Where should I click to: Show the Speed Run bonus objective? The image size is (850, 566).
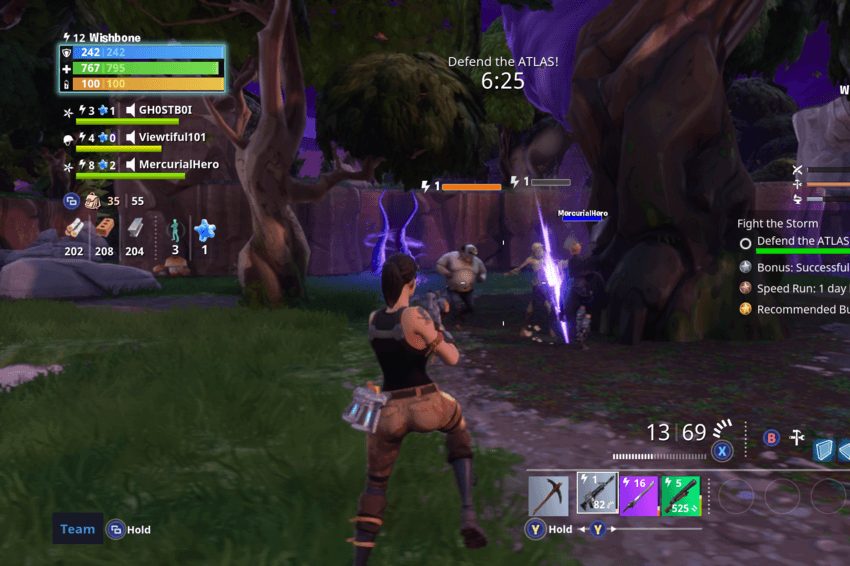[796, 287]
